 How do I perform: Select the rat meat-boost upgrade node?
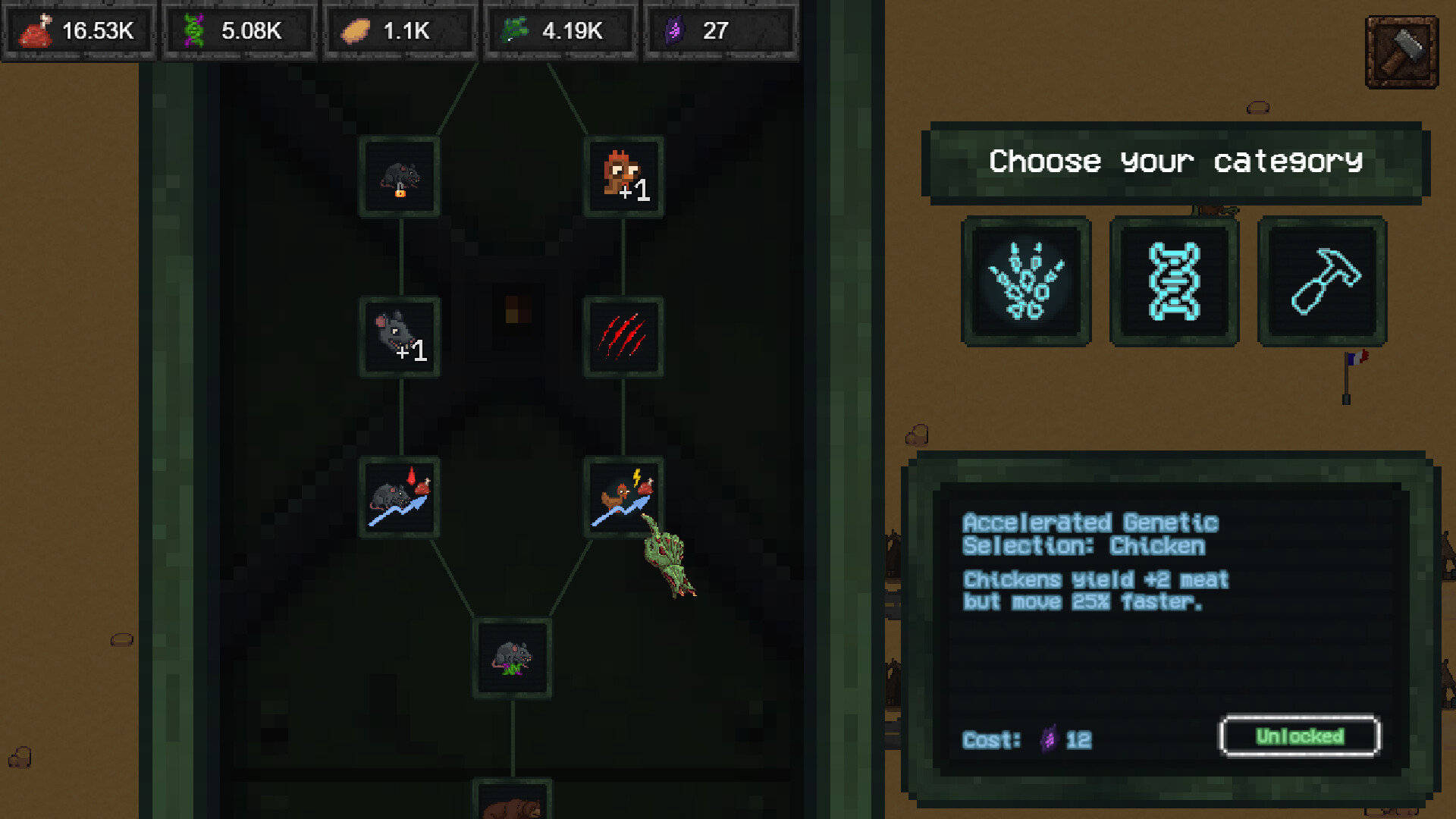tap(400, 498)
